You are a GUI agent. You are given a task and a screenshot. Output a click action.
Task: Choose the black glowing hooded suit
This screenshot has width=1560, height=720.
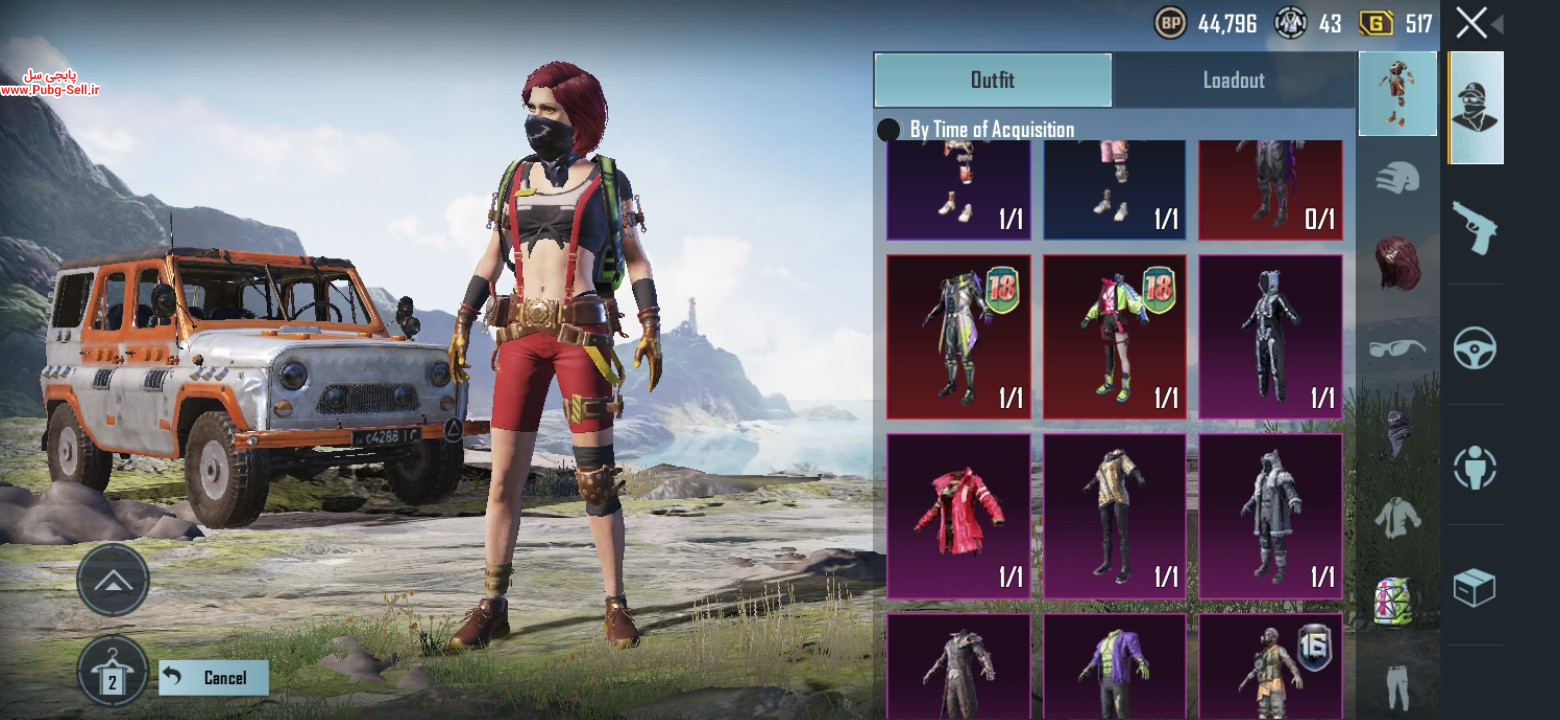pos(1270,335)
